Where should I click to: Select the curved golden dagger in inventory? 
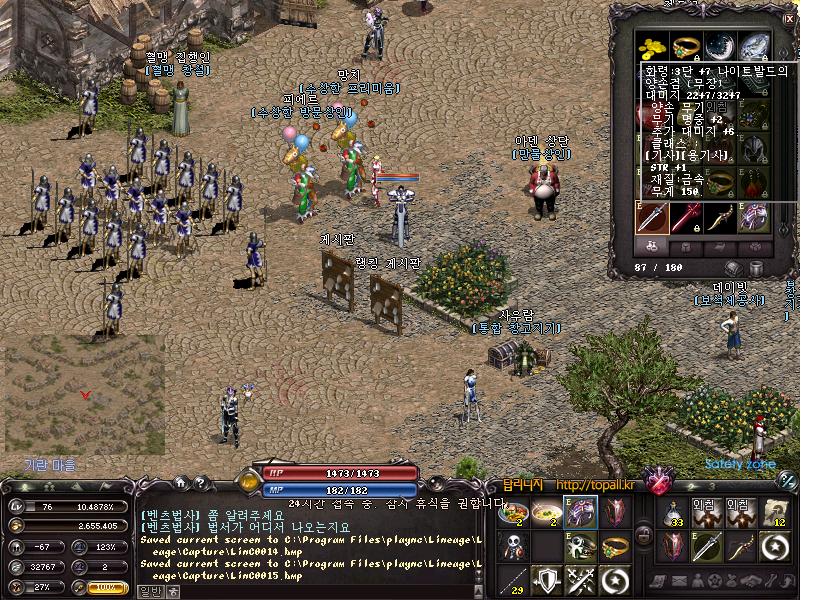pos(719,217)
